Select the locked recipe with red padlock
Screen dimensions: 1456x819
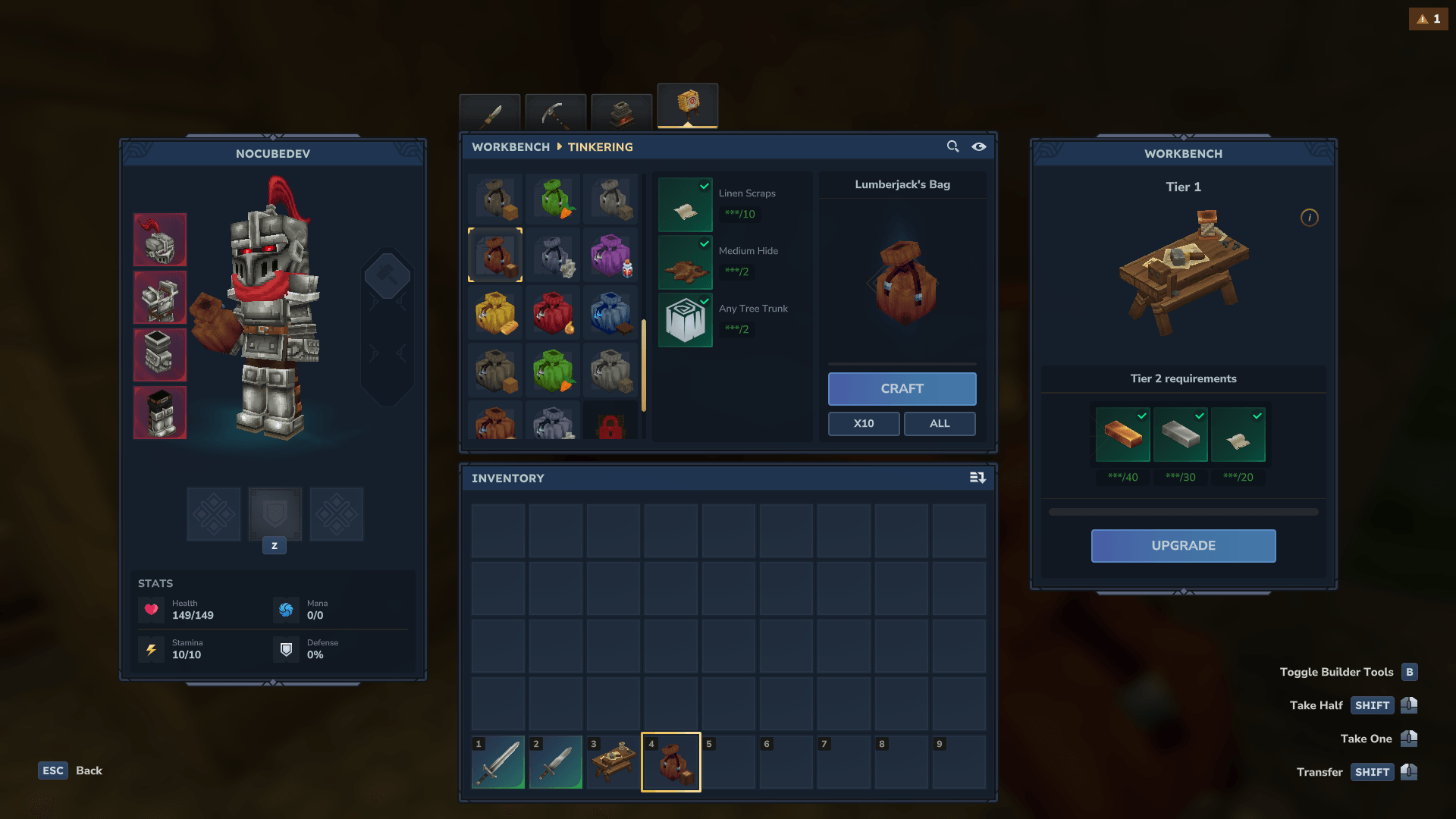pos(611,425)
